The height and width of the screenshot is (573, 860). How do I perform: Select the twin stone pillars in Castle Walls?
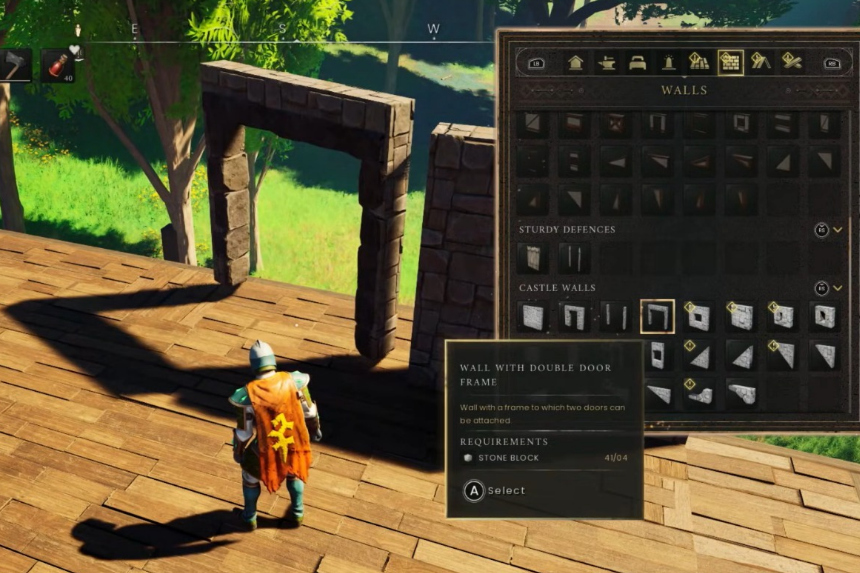click(x=615, y=316)
